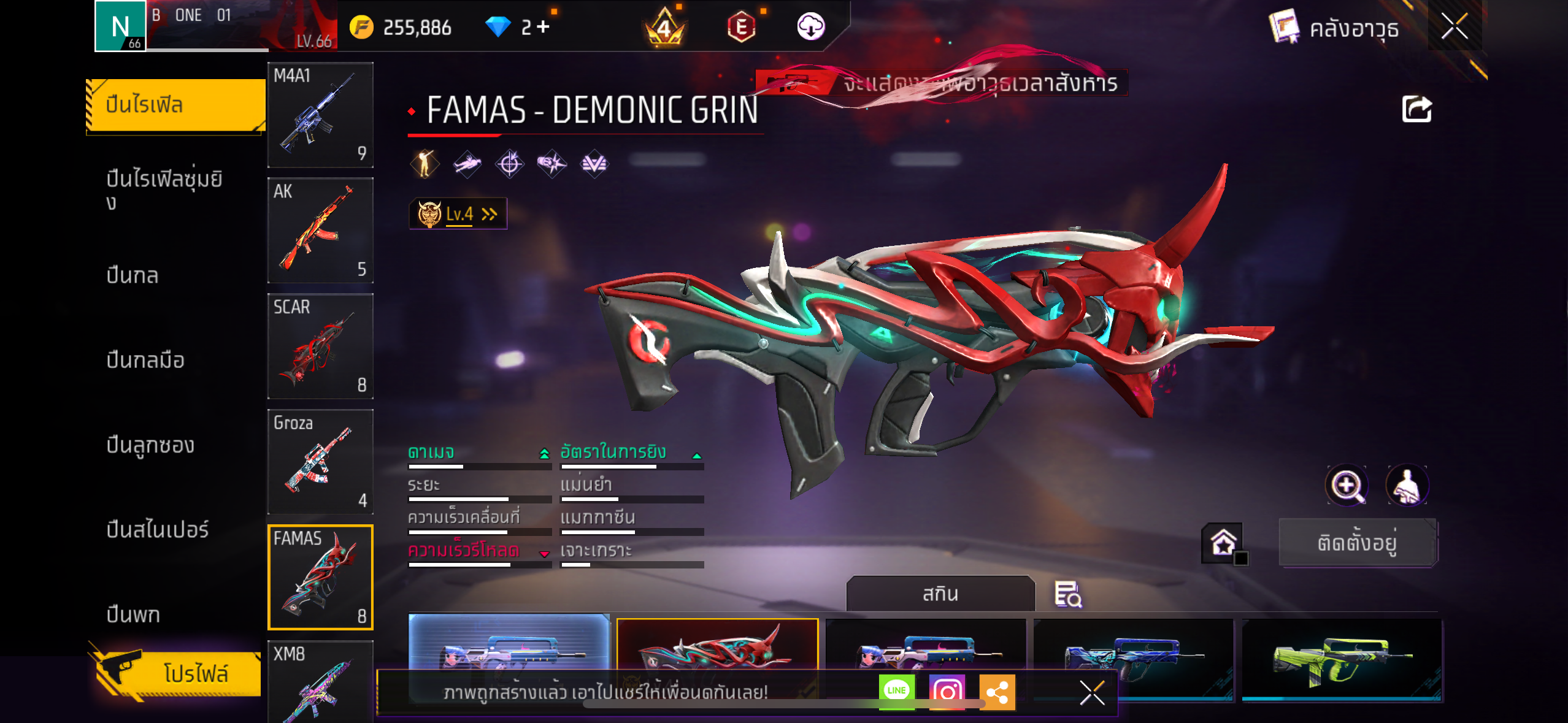Show the ปืนลูกซอง category
The width and height of the screenshot is (1568, 723).
tap(150, 445)
